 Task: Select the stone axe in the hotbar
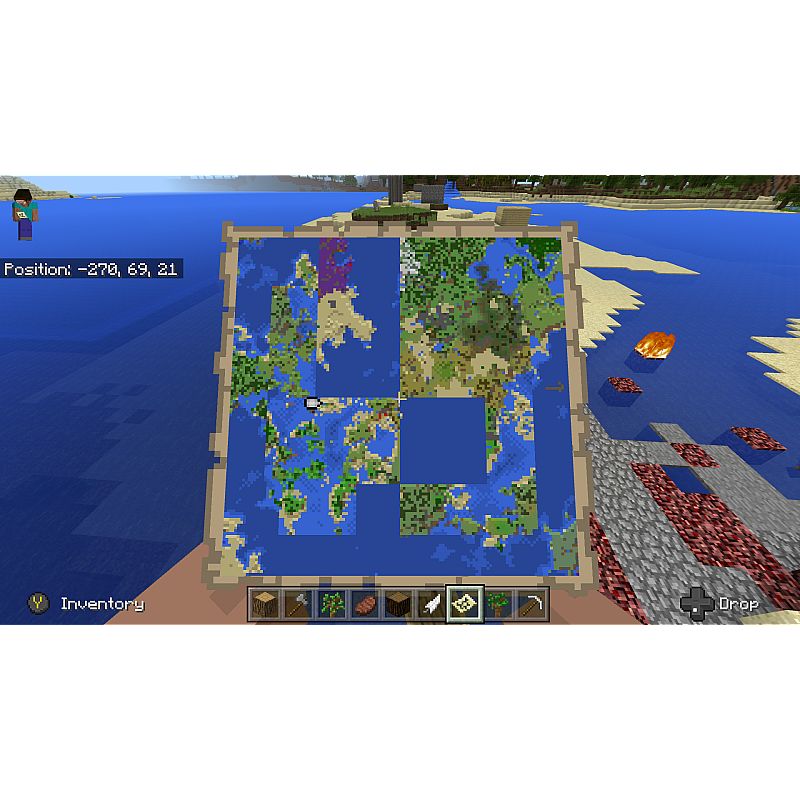(298, 604)
